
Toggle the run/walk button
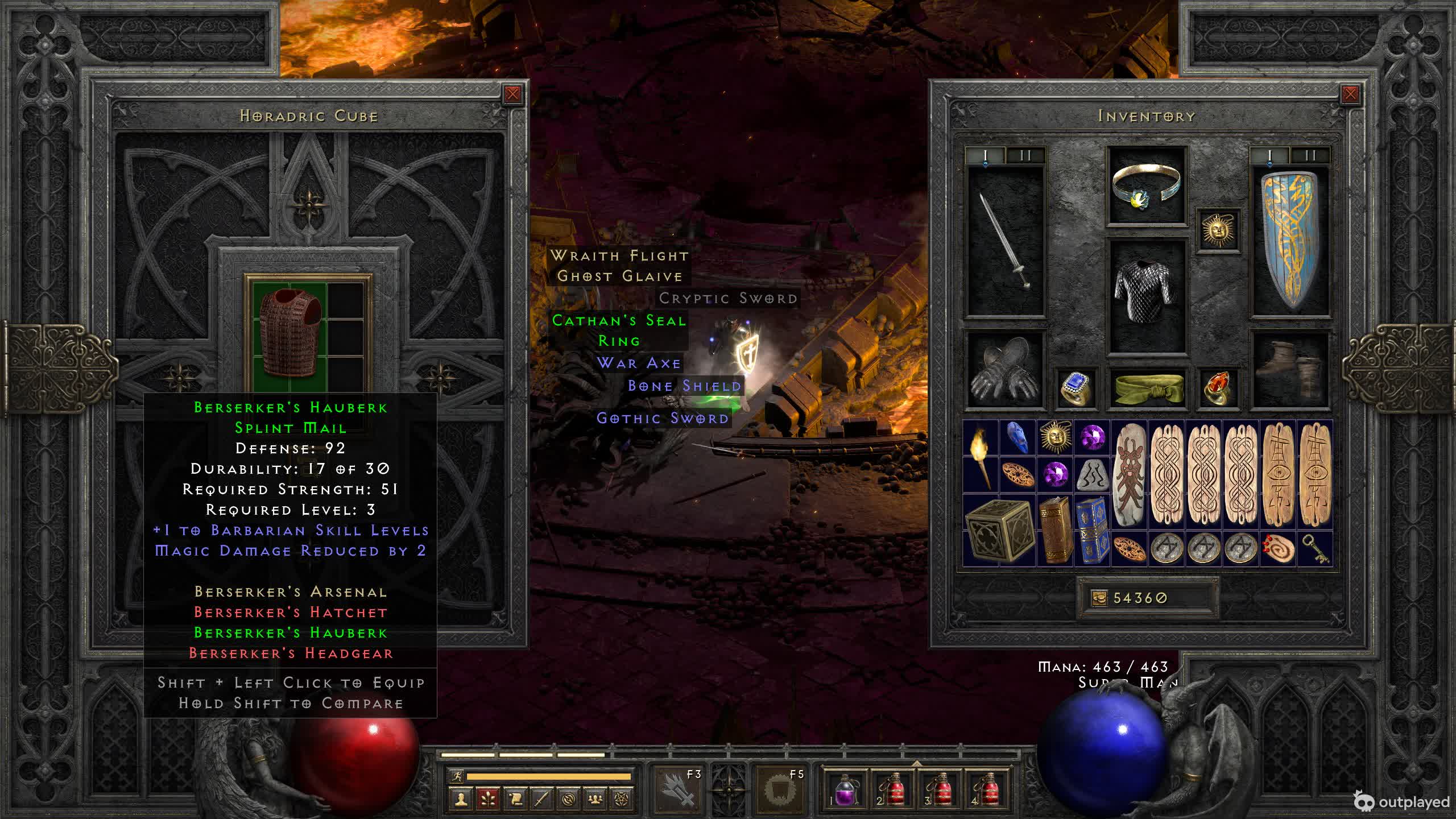(x=457, y=776)
